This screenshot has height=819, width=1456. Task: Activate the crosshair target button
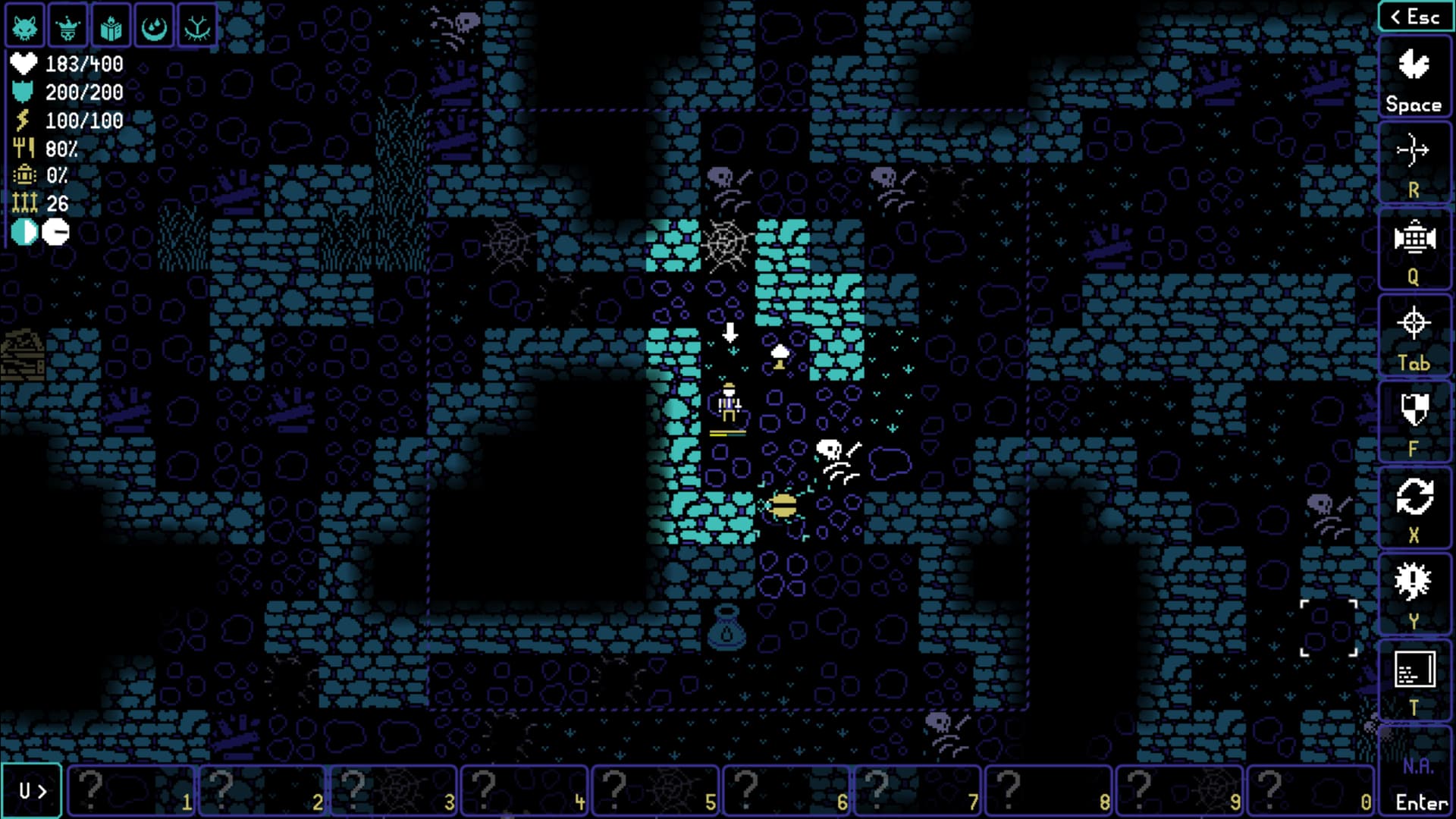pos(1414,337)
